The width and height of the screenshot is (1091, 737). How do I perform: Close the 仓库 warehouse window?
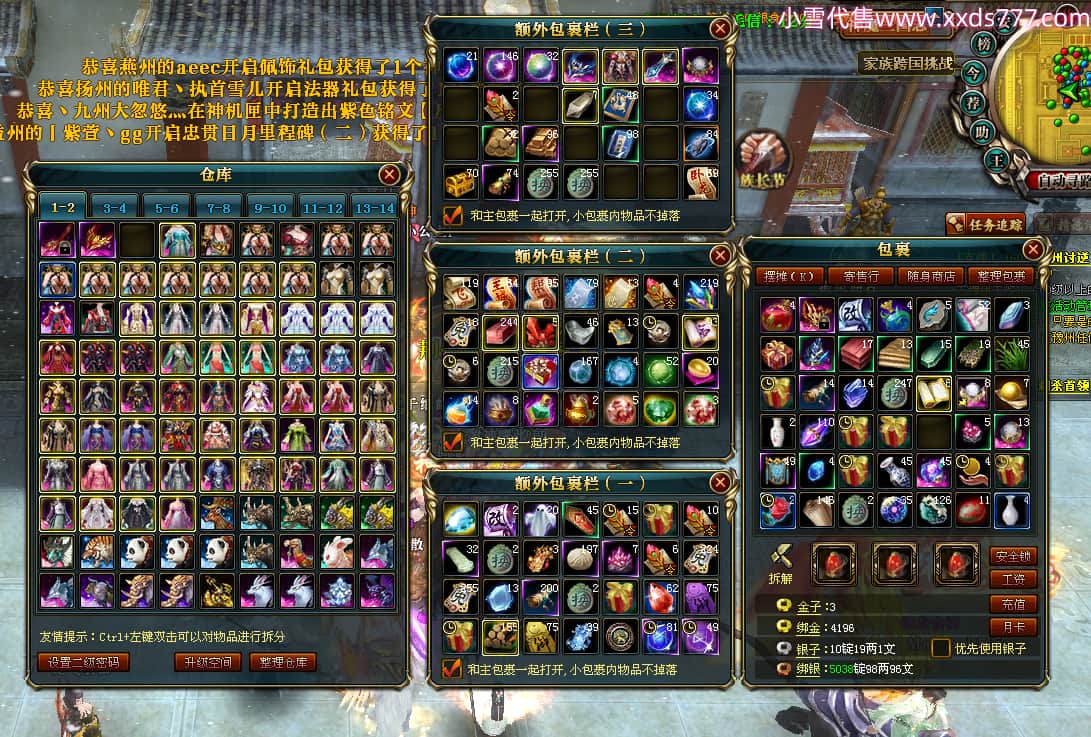(390, 175)
